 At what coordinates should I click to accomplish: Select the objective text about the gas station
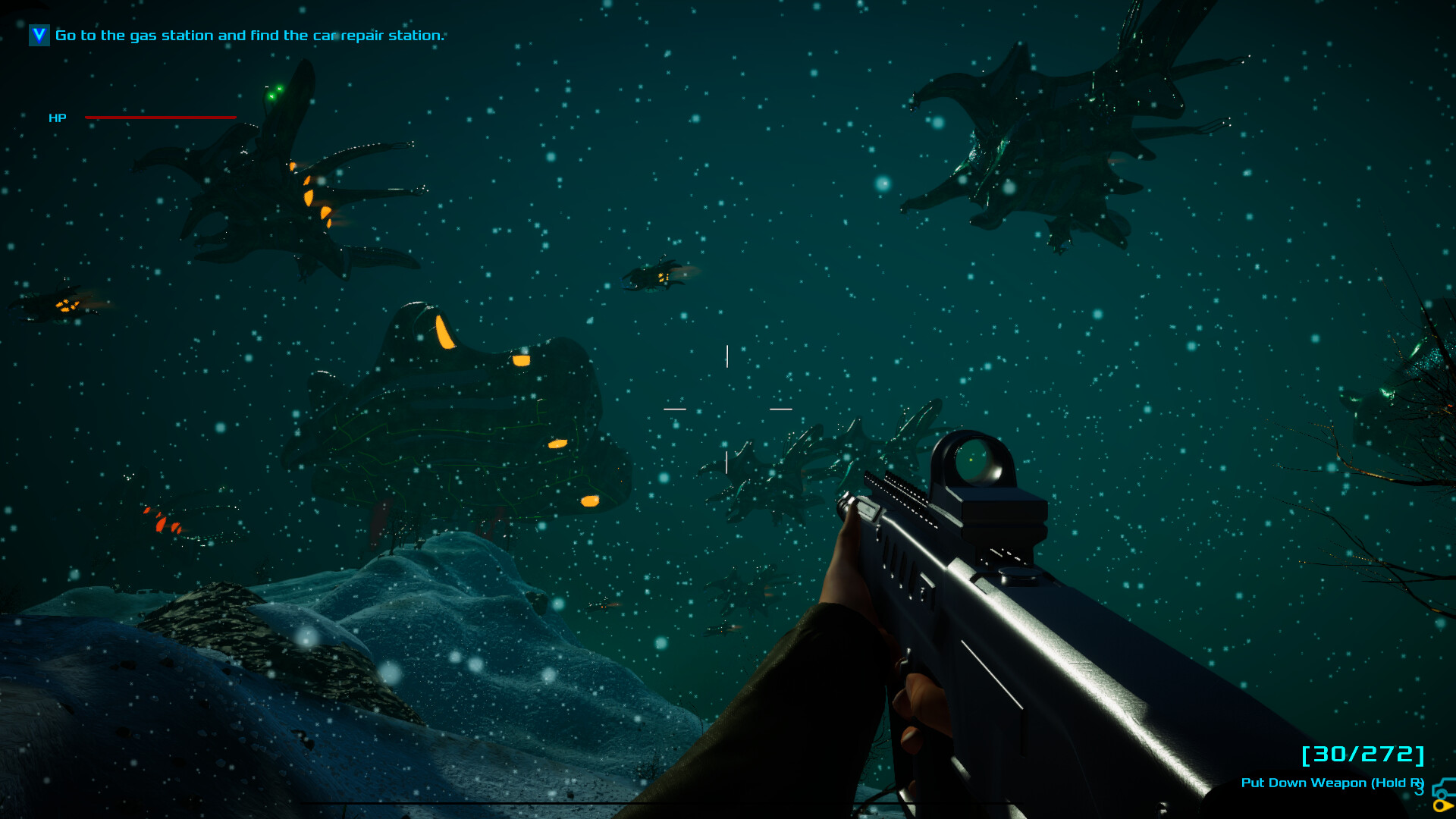[249, 35]
